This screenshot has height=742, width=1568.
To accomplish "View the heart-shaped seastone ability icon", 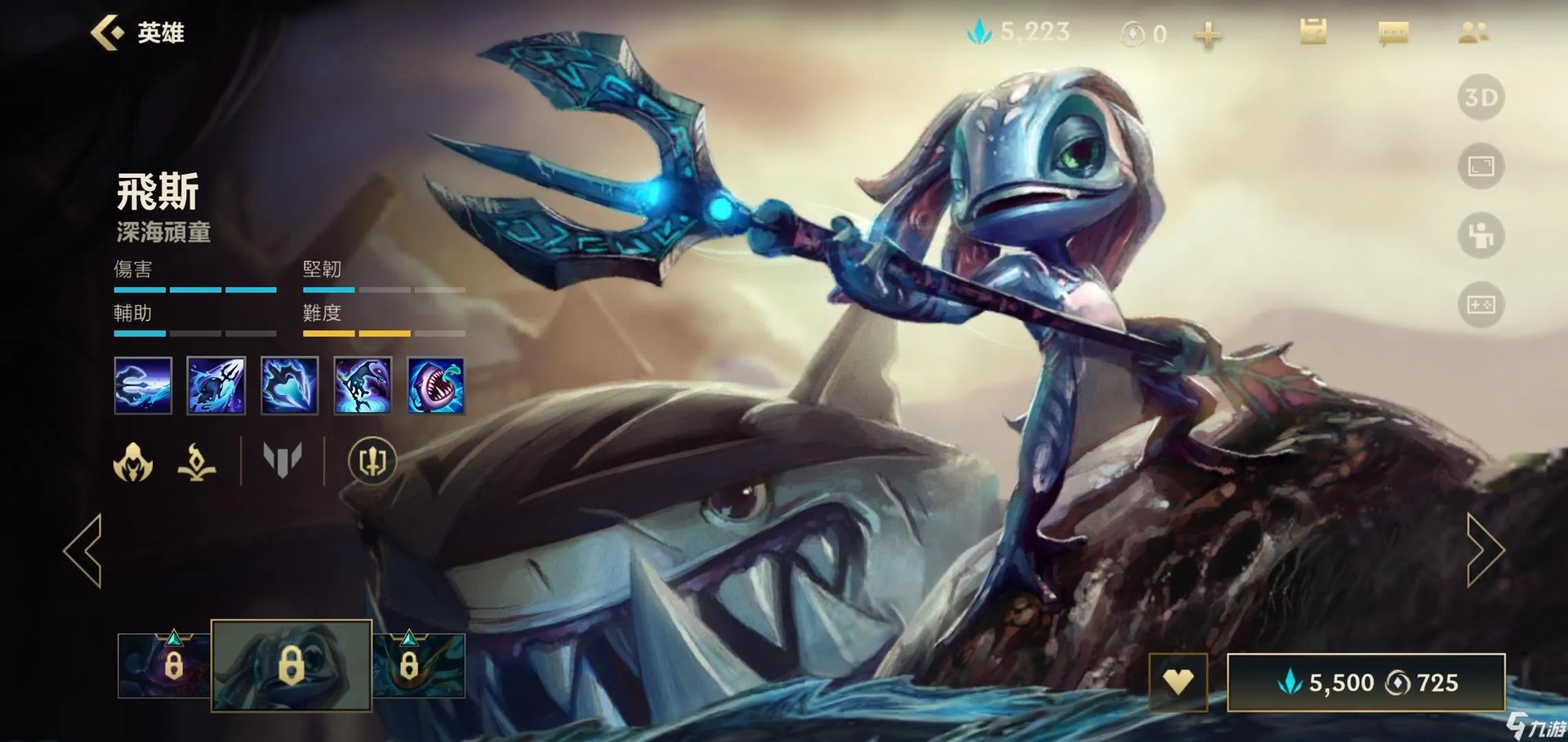I will click(x=289, y=385).
